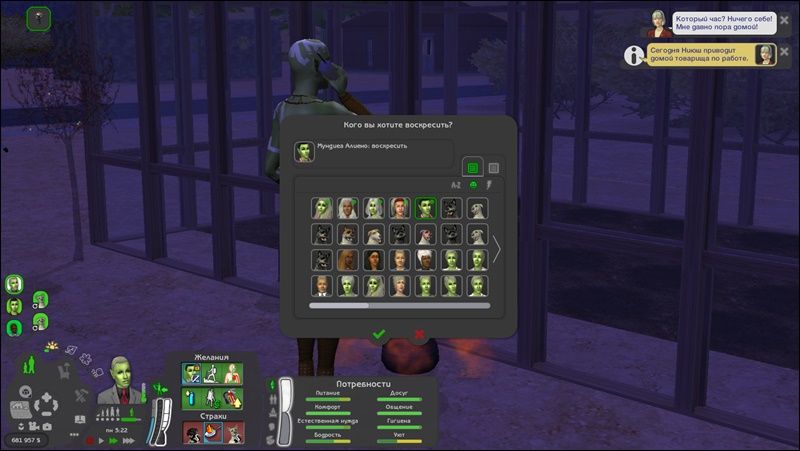Open the top-left green cellphone icon
Viewport: 800px width, 451px height.
coord(39,17)
